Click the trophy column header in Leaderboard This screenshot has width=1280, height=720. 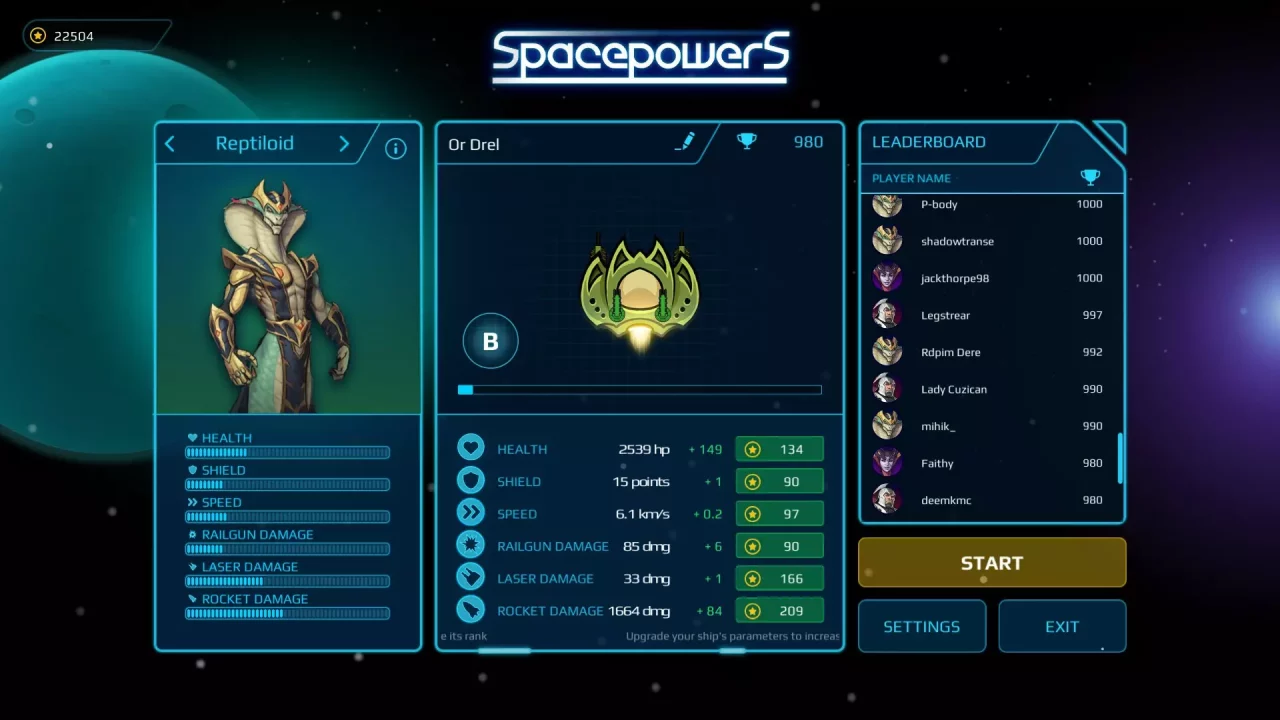[1090, 177]
